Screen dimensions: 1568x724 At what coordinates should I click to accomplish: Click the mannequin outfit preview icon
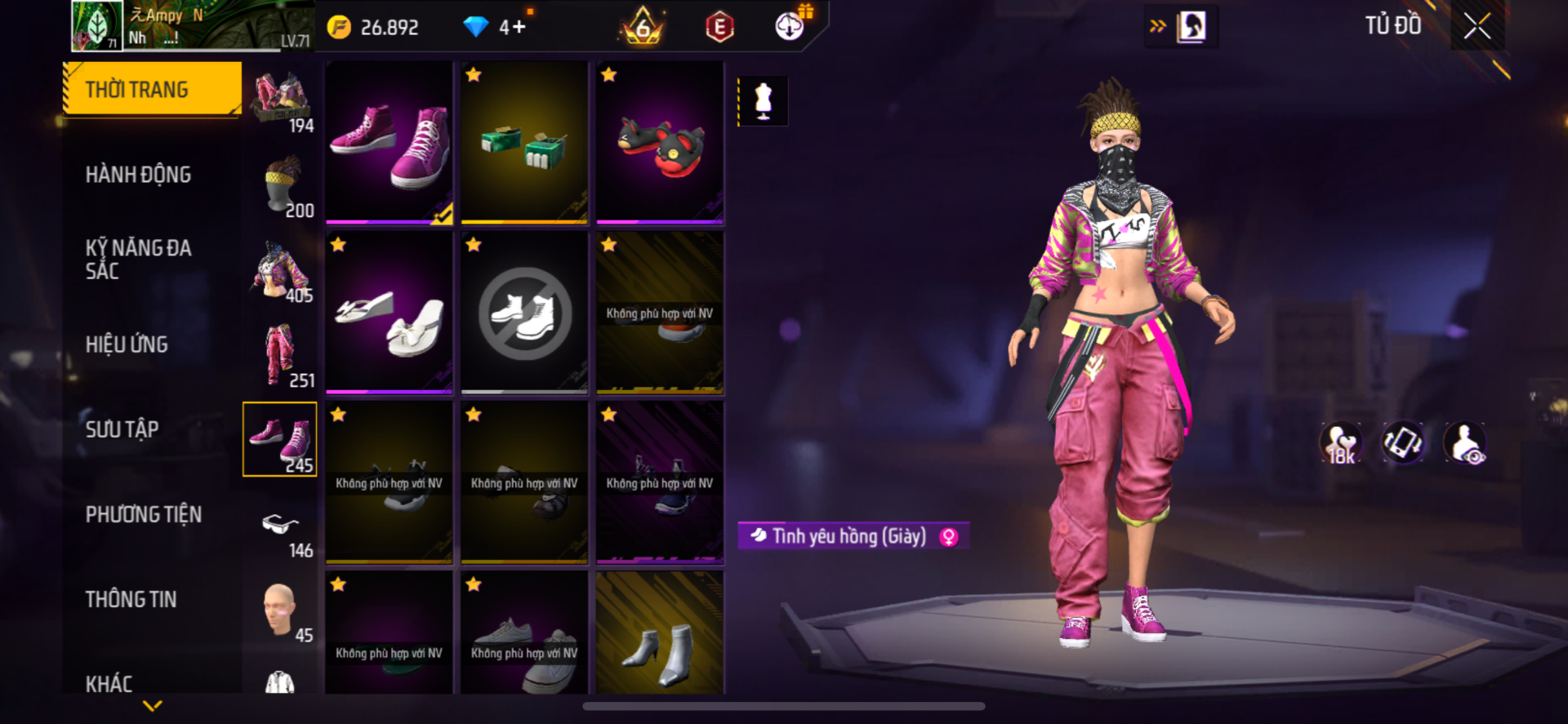pos(763,101)
